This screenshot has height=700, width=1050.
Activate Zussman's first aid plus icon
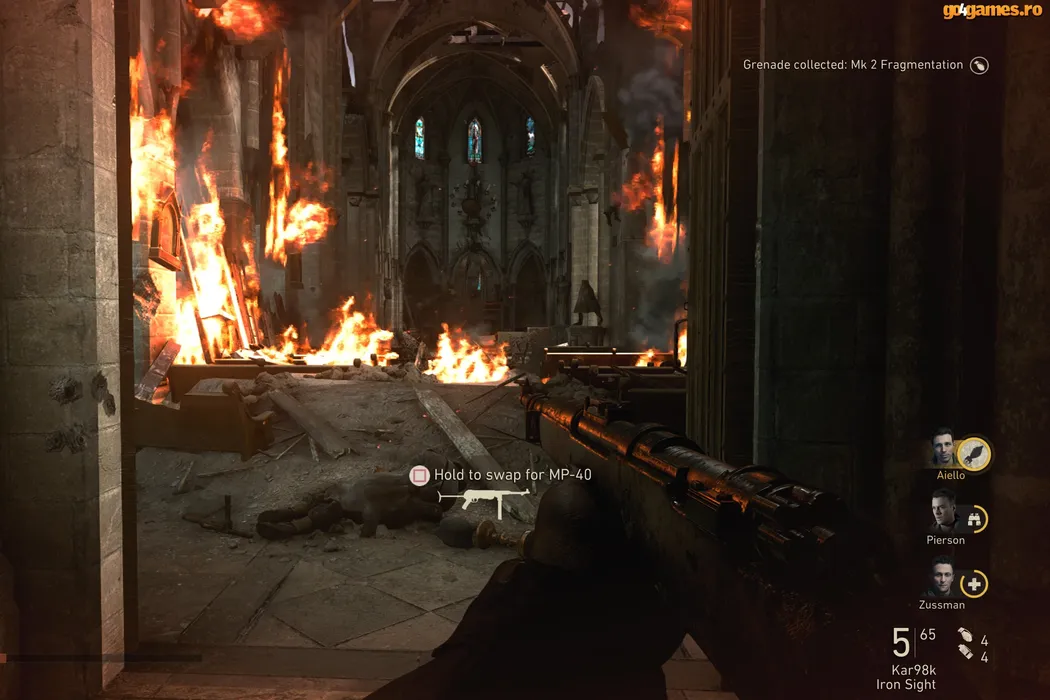click(x=974, y=583)
